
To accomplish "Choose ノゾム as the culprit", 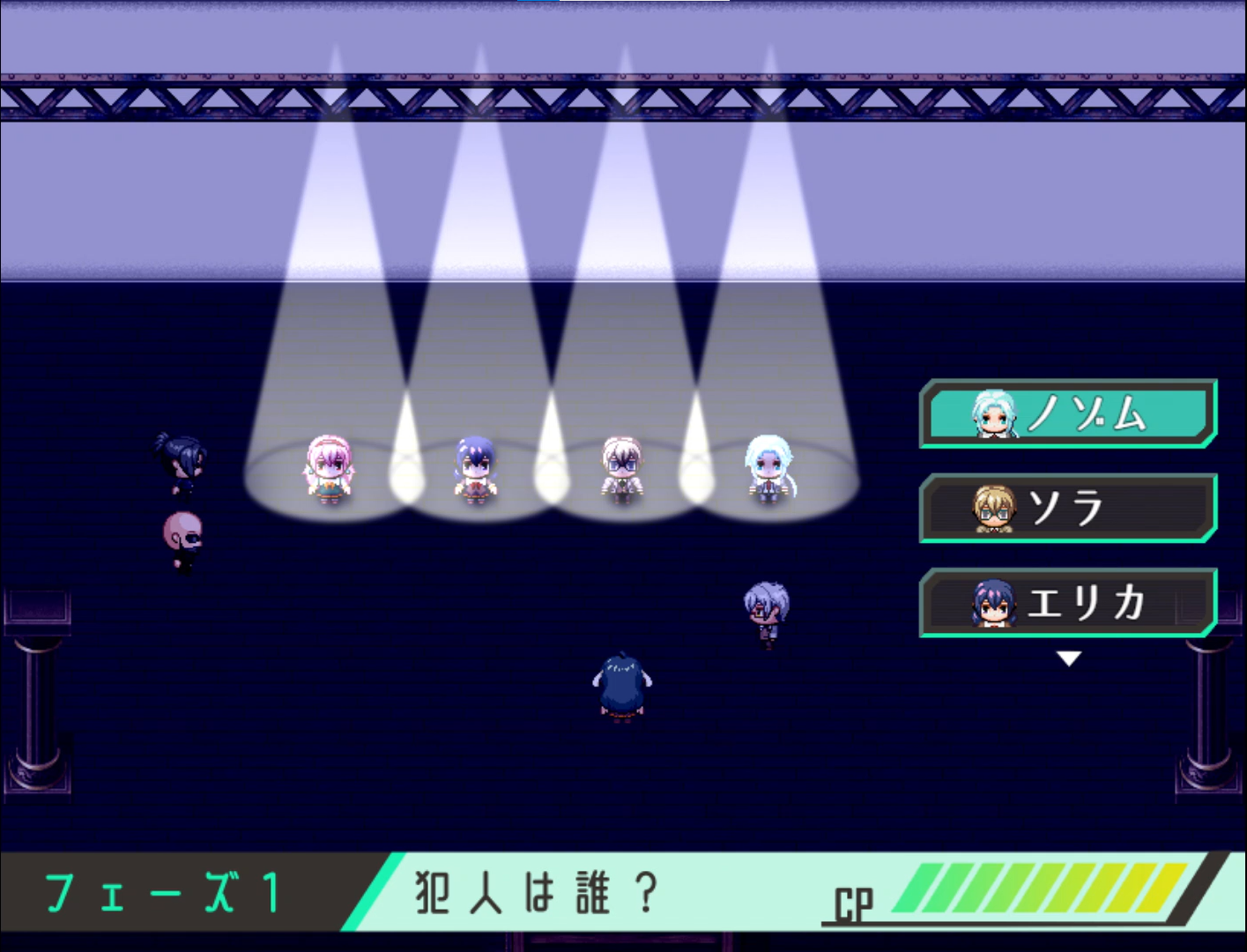I will (1068, 413).
